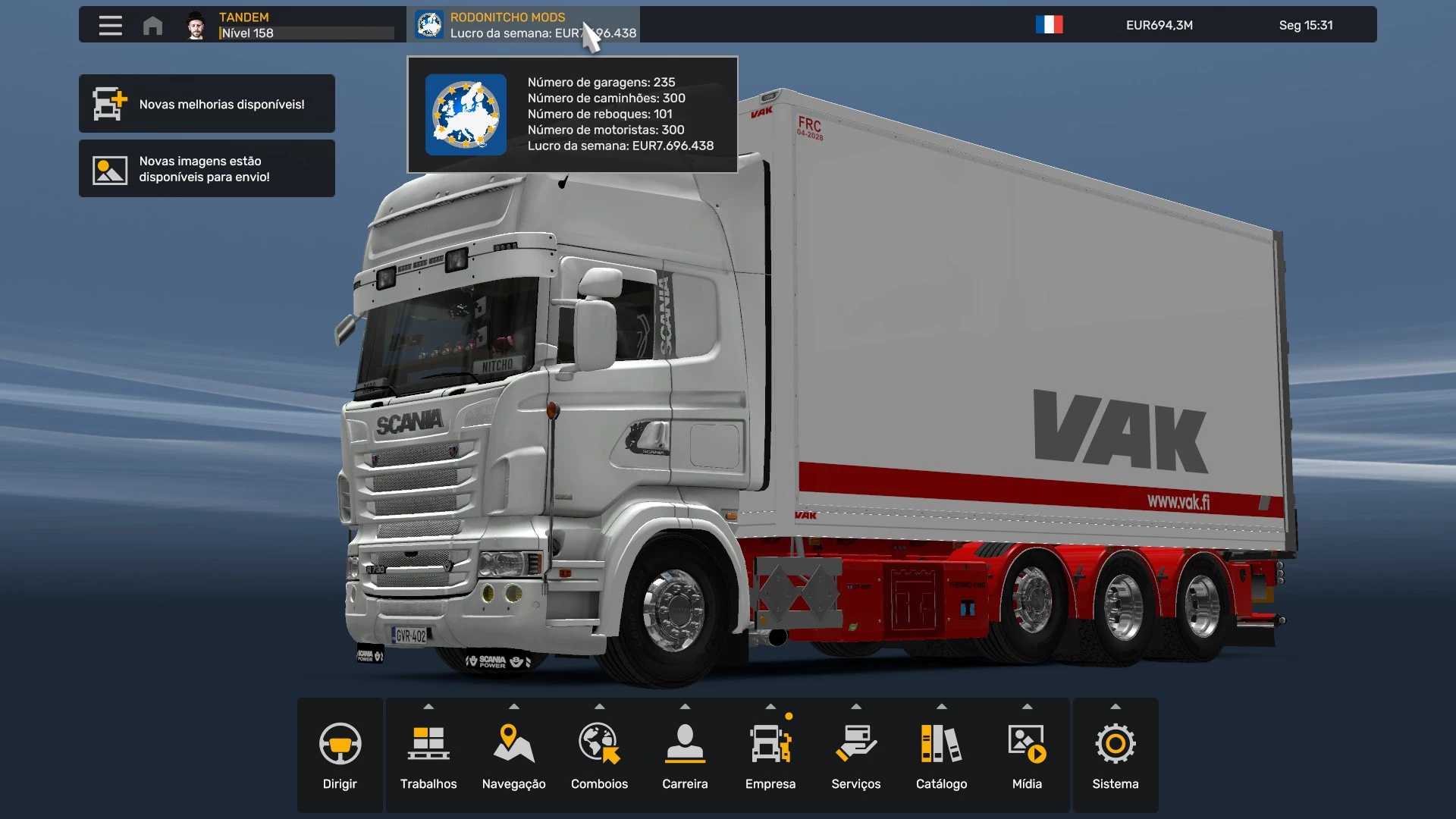Open the Empresa management menu
This screenshot has width=1456, height=819.
coord(770,755)
